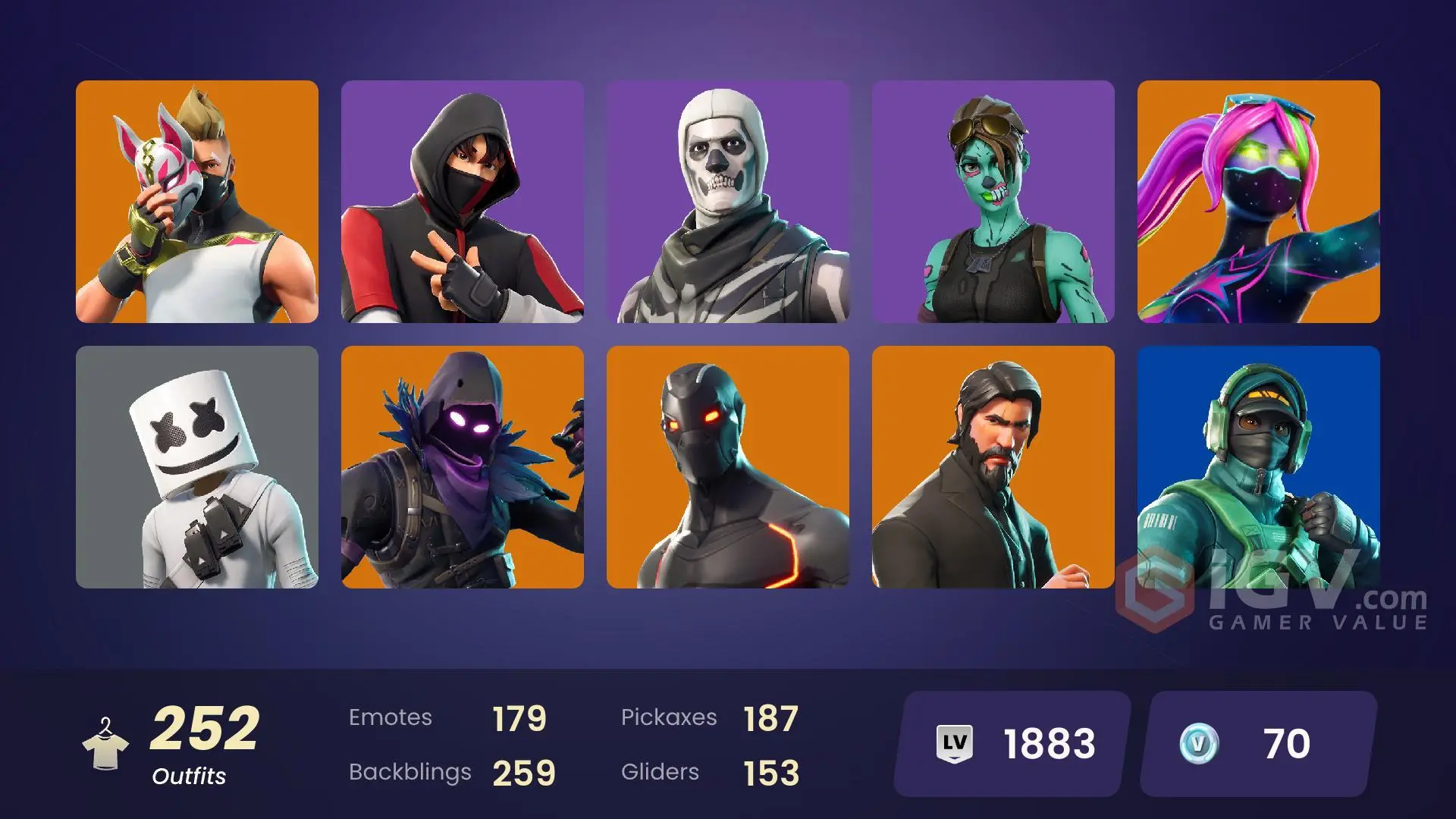1456x819 pixels.
Task: Click the white shirt Outfits icon
Action: 106,743
